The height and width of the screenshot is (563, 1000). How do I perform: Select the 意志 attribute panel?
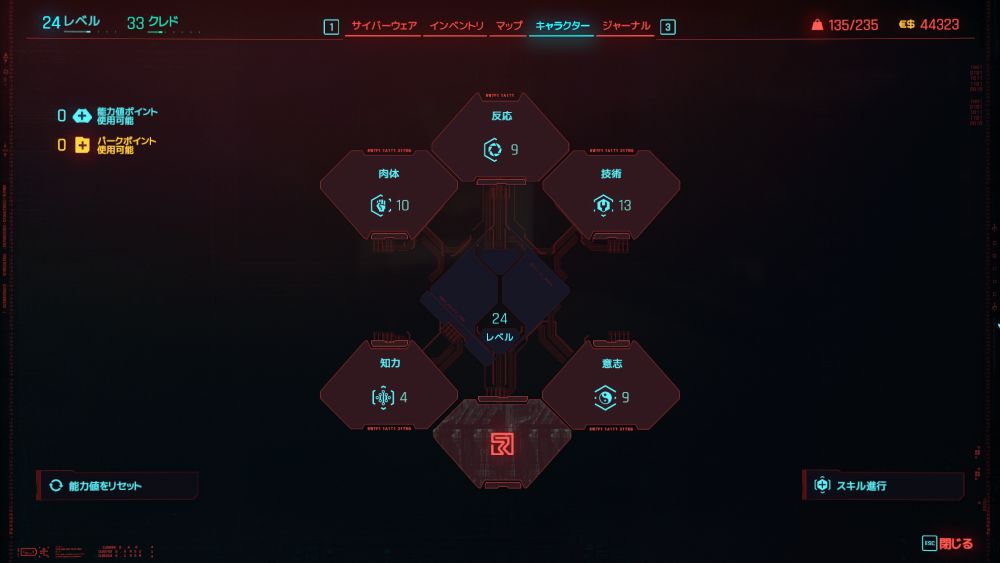click(x=611, y=386)
